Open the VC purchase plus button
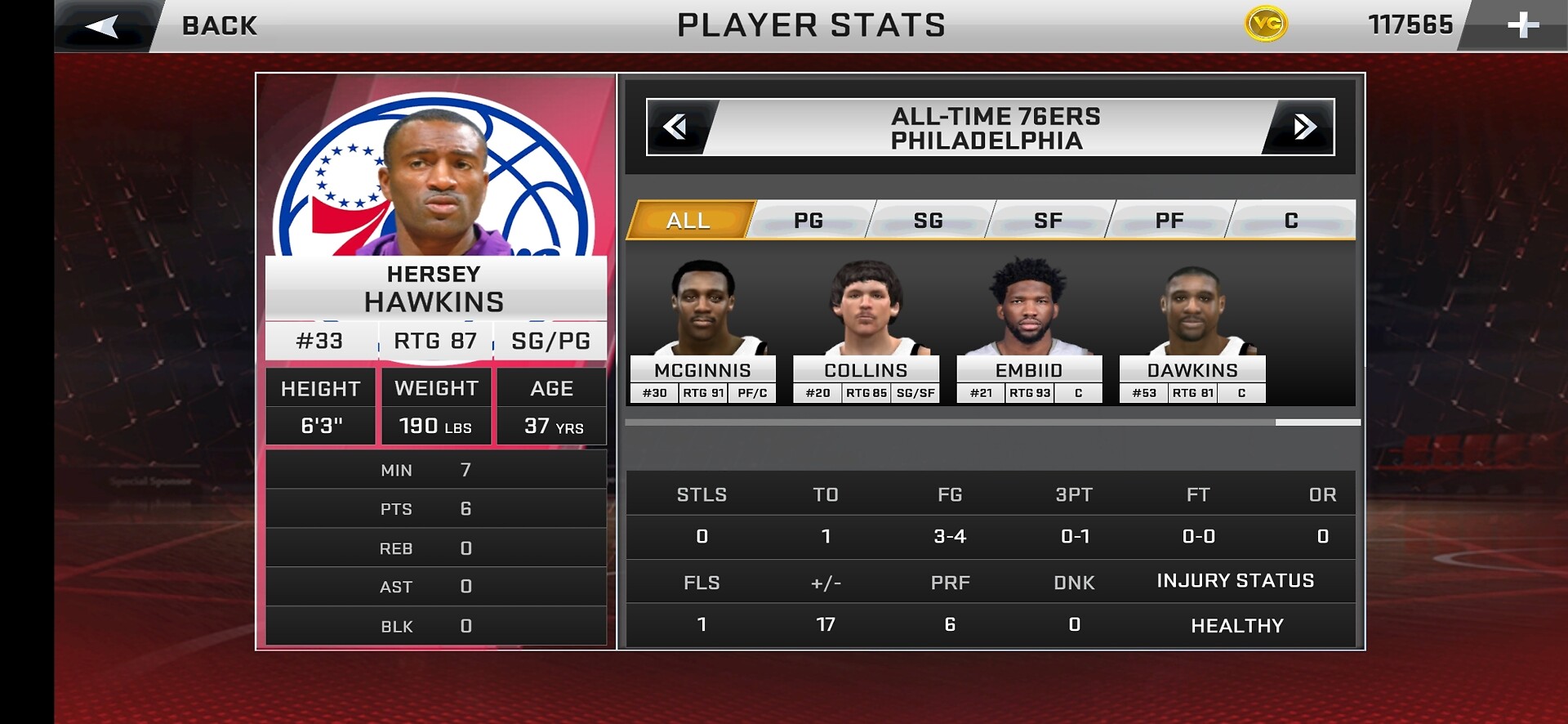1568x724 pixels. [x=1522, y=26]
